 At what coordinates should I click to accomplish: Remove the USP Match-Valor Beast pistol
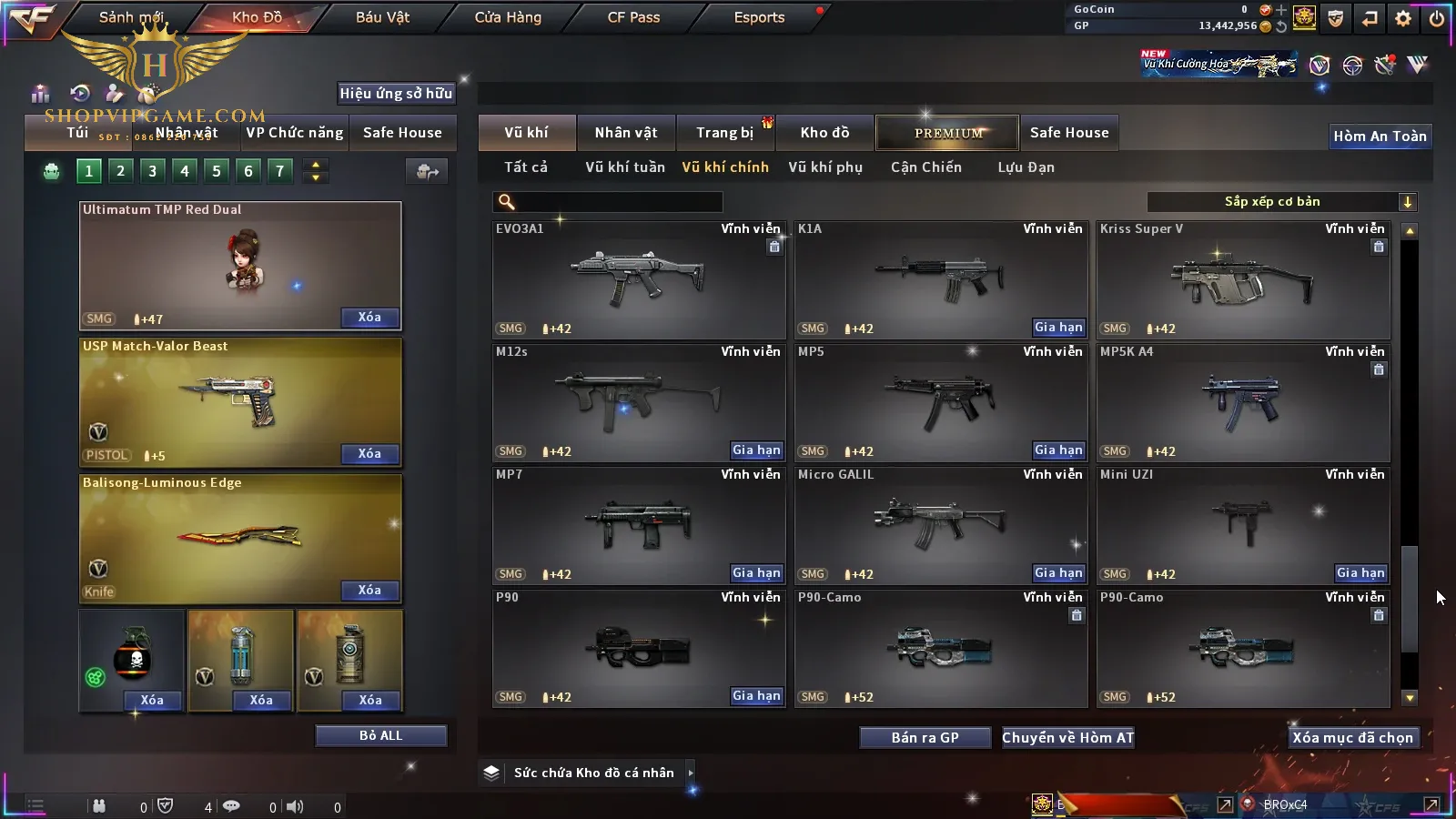[x=369, y=454]
